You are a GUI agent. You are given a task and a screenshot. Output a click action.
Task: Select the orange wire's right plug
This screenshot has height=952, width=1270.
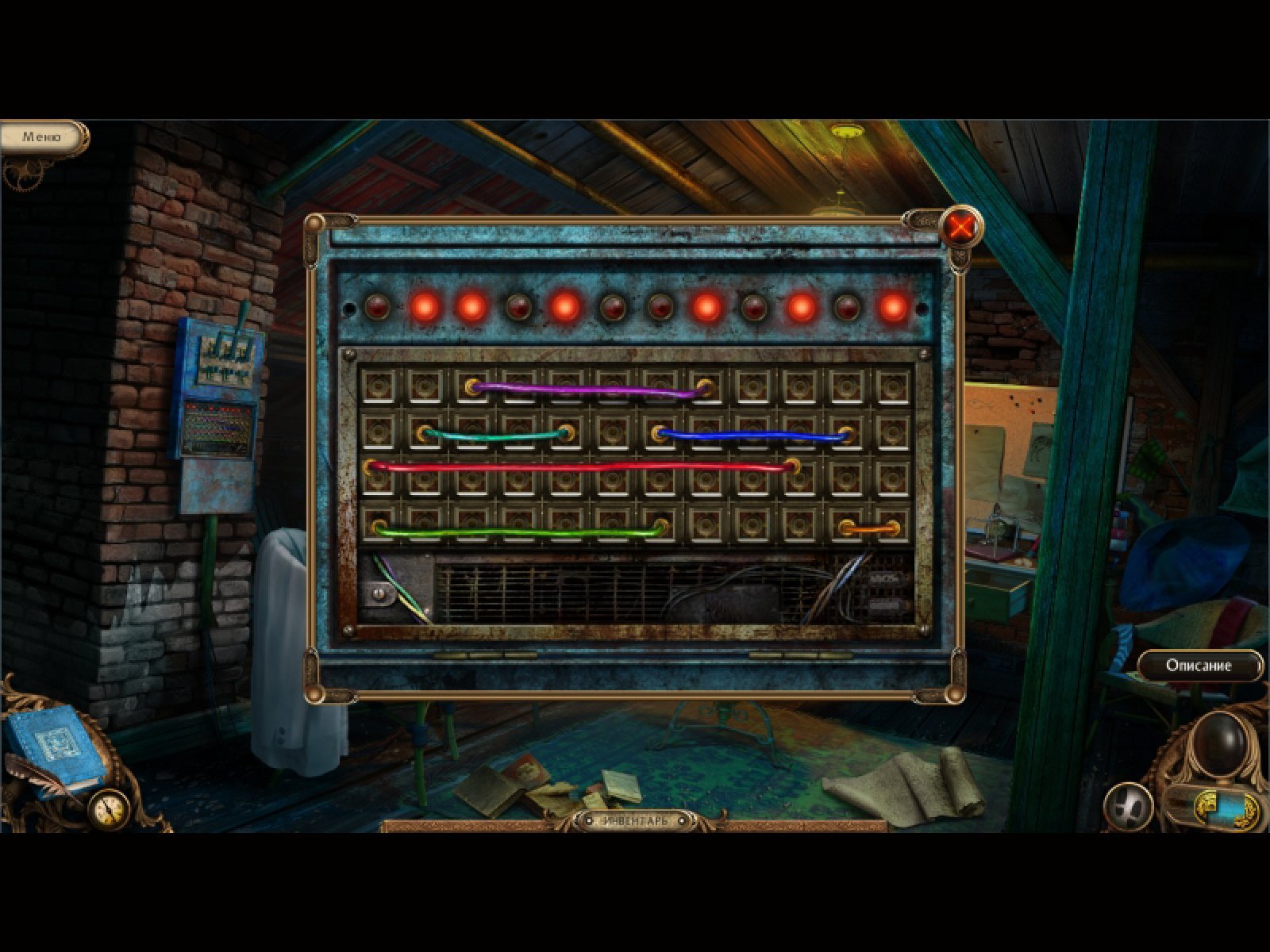pyautogui.click(x=892, y=527)
